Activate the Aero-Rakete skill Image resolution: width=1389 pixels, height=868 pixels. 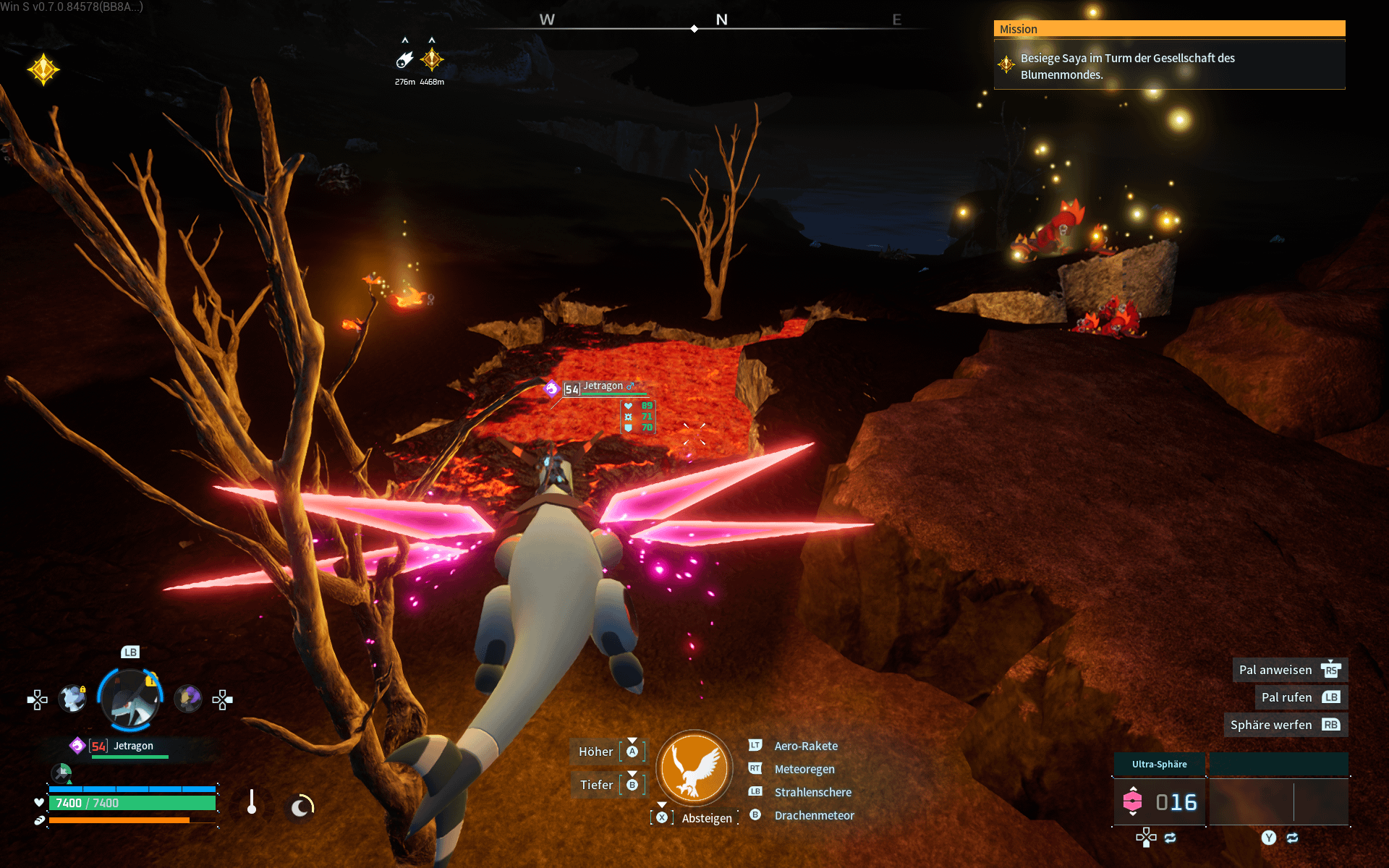pyautogui.click(x=805, y=746)
